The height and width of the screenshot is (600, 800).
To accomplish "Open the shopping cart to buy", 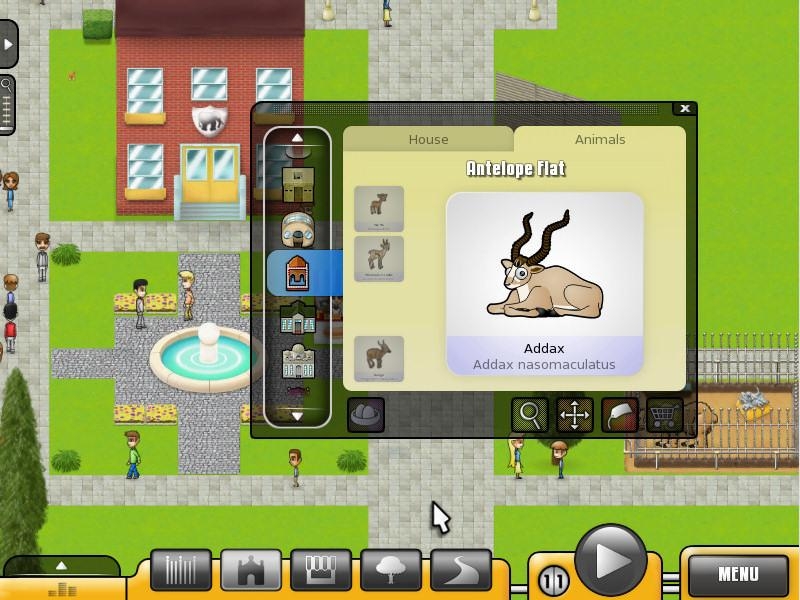I will [x=664, y=414].
